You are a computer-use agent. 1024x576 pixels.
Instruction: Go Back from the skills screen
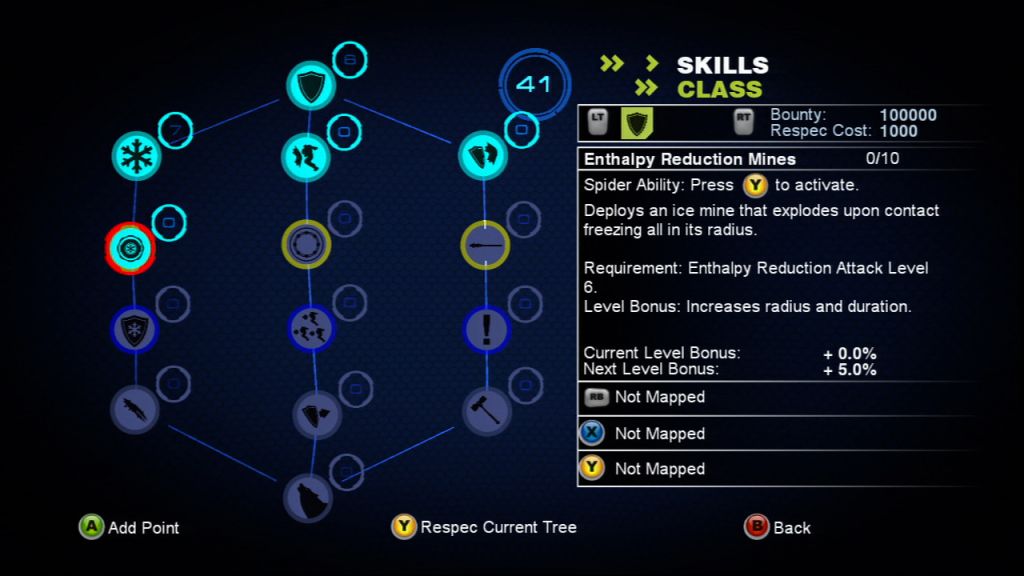coord(778,527)
